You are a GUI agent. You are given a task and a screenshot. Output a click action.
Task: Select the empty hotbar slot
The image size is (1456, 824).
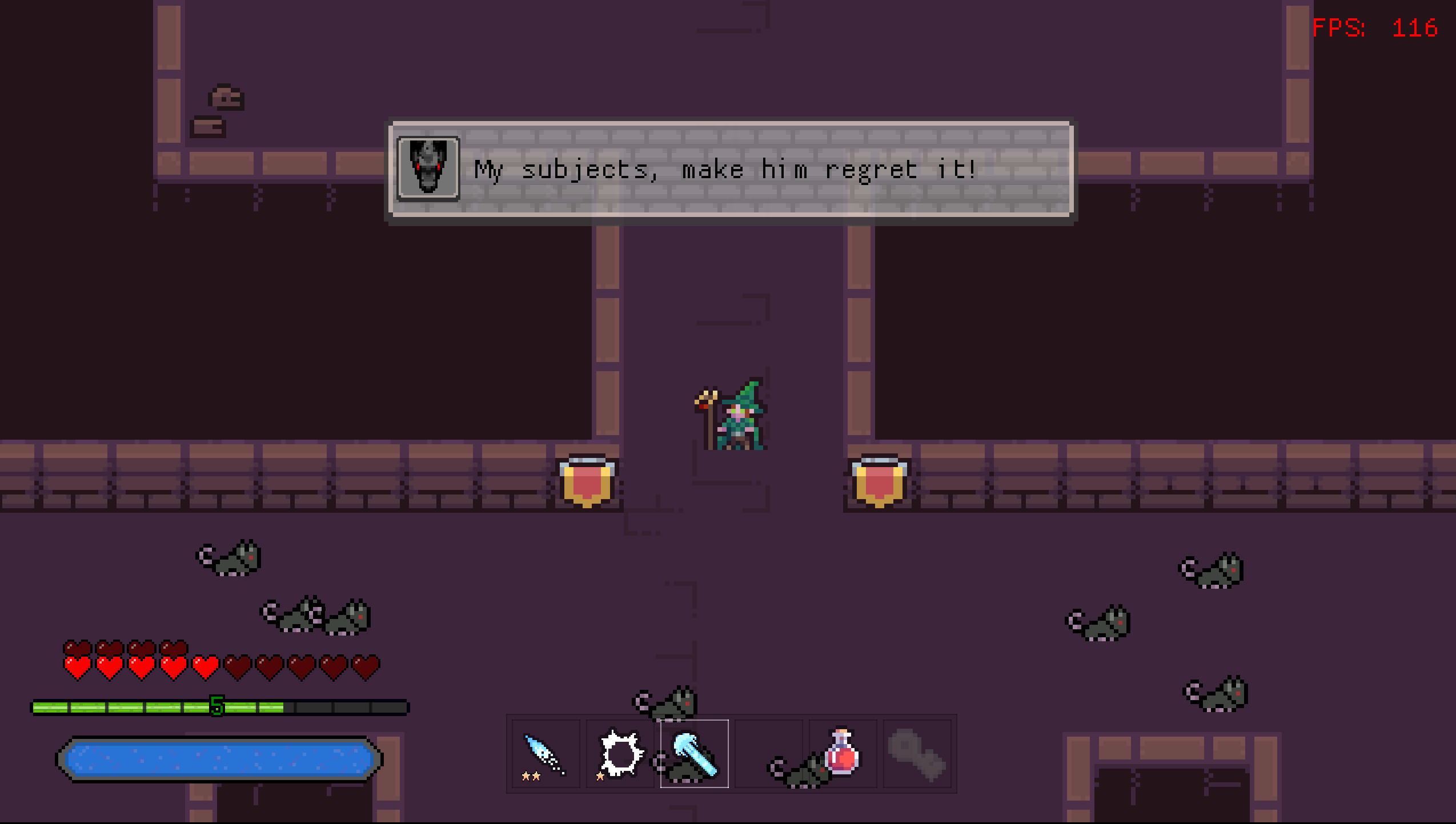point(768,754)
